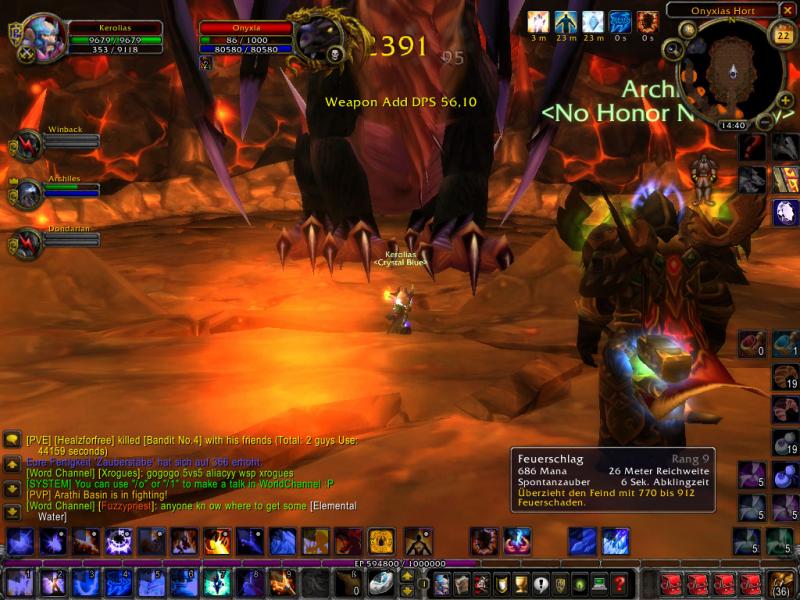The image size is (800, 600).
Task: Select the red question mark icon under the minimap
Action: (x=754, y=147)
